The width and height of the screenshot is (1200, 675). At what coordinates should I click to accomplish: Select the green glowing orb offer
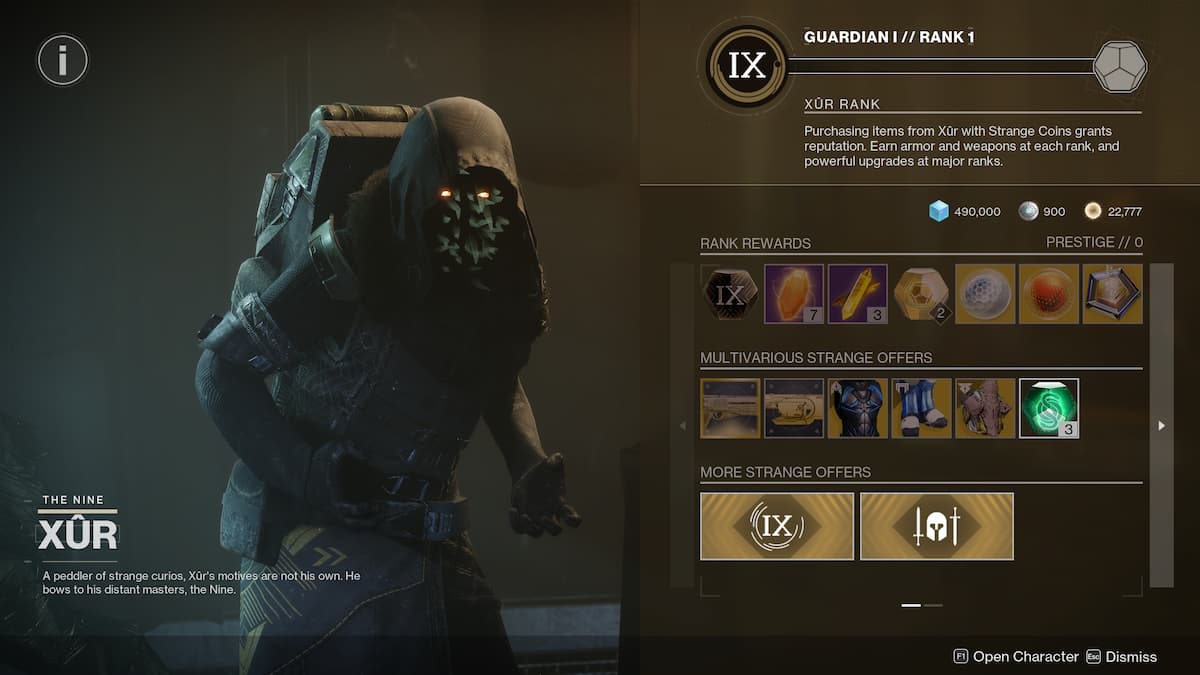click(x=1049, y=408)
